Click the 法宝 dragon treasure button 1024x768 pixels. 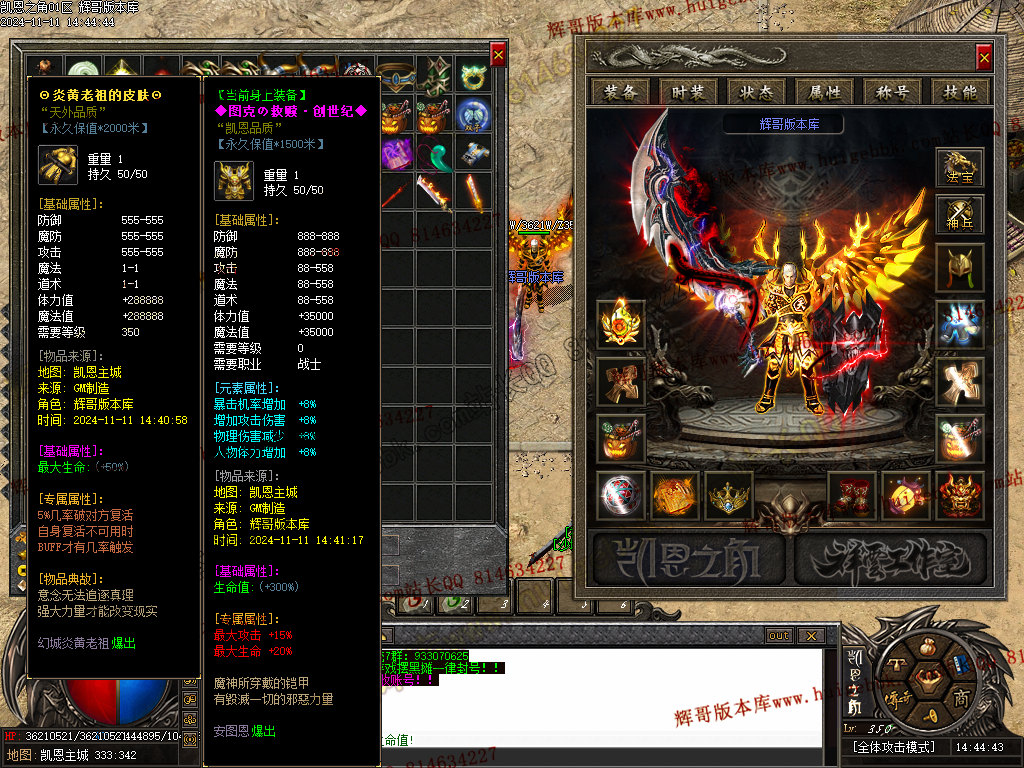960,168
